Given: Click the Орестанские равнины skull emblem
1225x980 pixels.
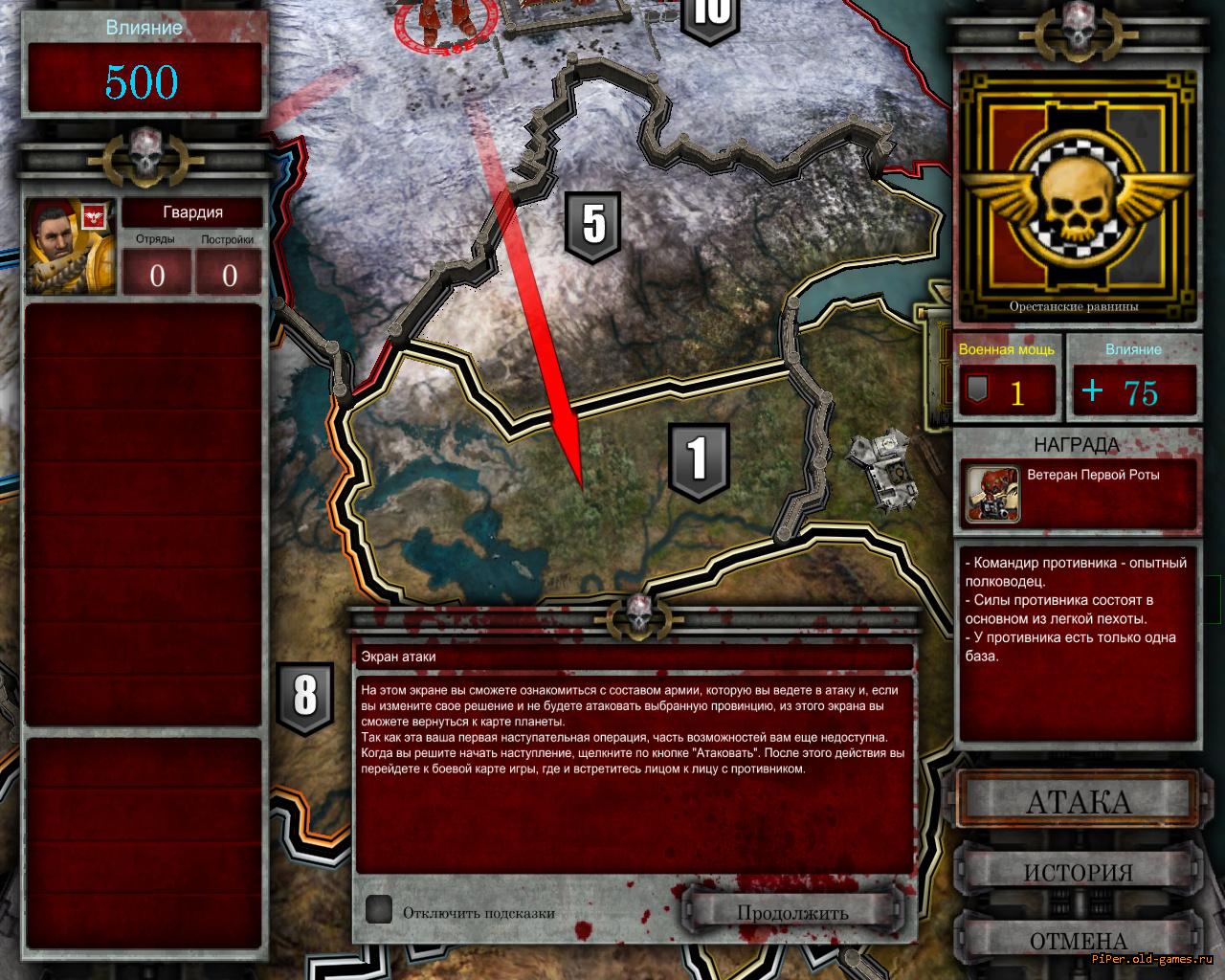Looking at the screenshot, I should click(x=1077, y=199).
